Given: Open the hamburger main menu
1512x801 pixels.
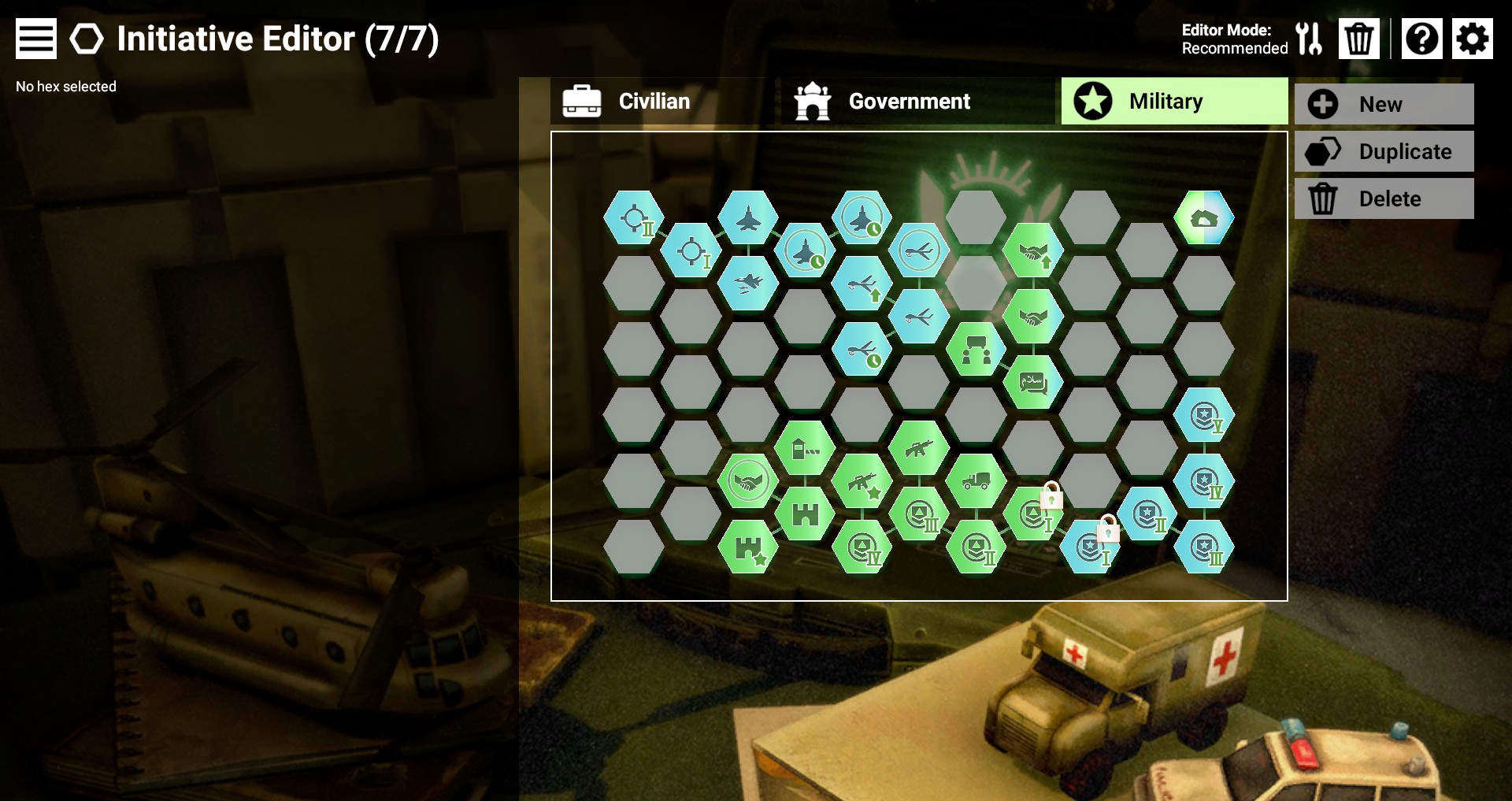Looking at the screenshot, I should click(36, 39).
